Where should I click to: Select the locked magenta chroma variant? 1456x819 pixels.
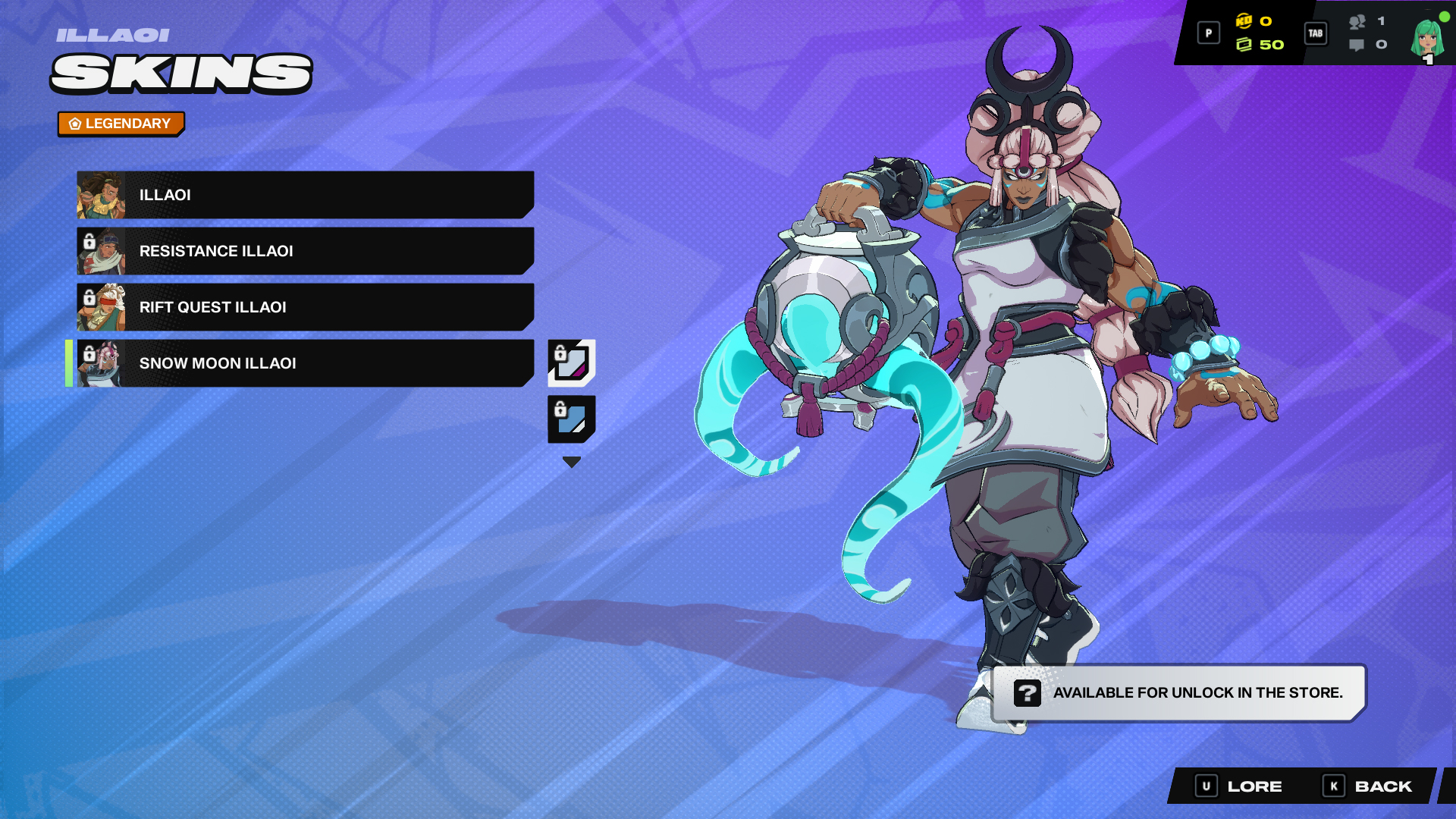point(571,361)
